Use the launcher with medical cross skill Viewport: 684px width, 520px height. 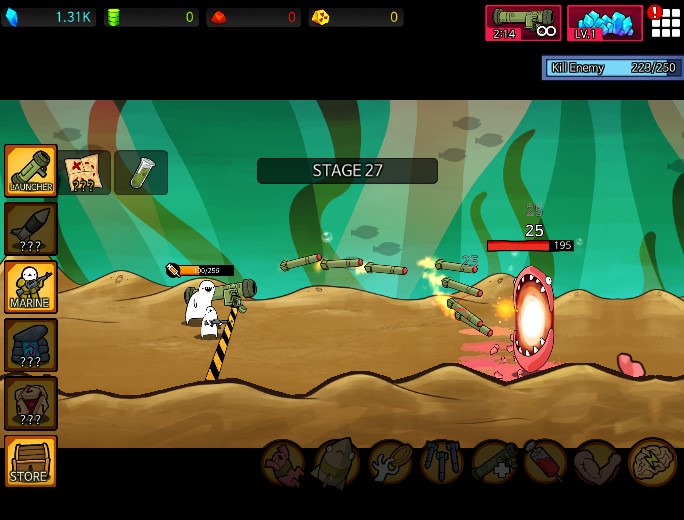click(x=494, y=463)
